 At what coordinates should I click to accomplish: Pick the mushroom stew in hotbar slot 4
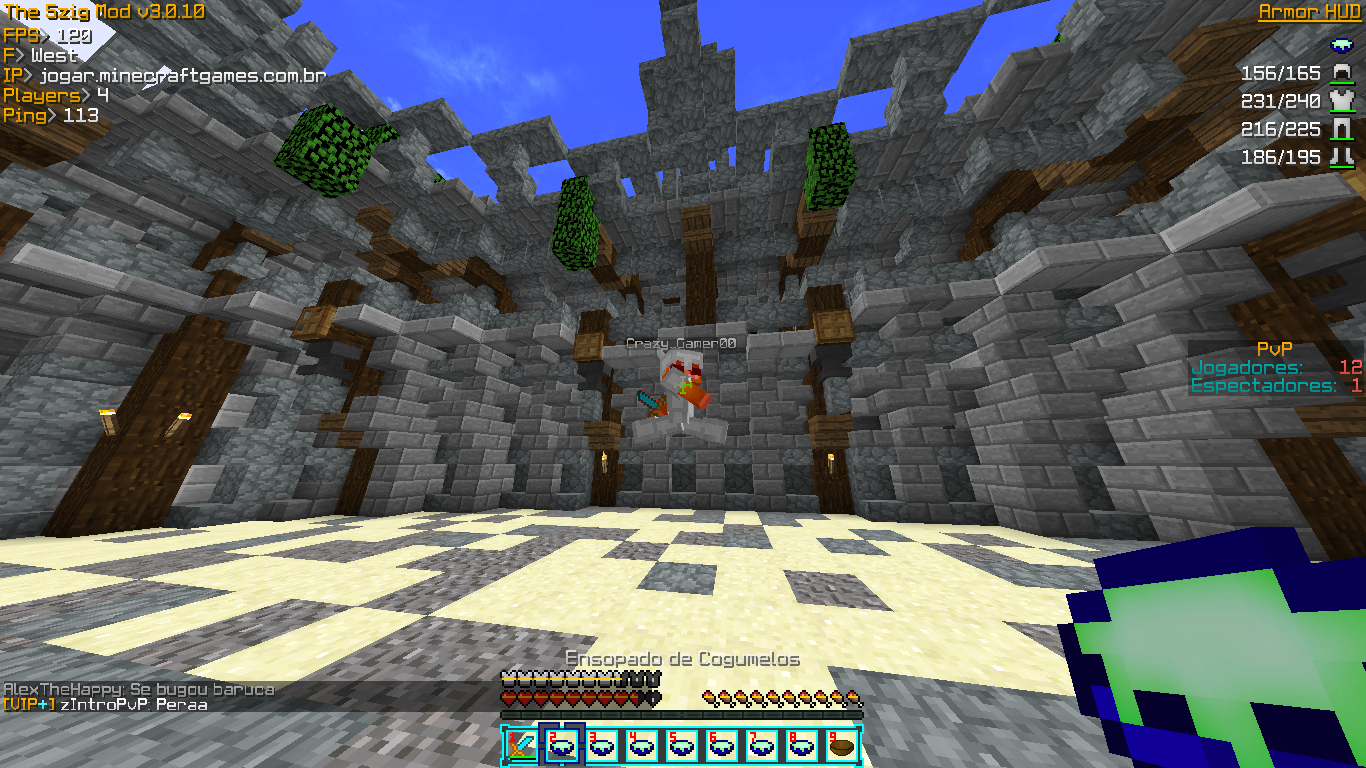click(x=641, y=745)
